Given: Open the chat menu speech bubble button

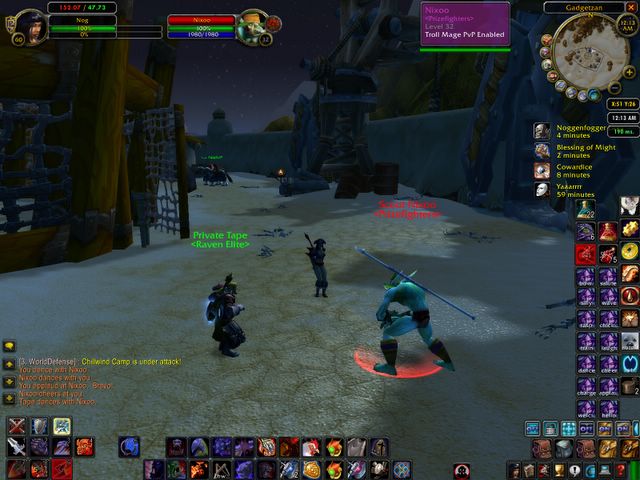Looking at the screenshot, I should (x=8, y=346).
